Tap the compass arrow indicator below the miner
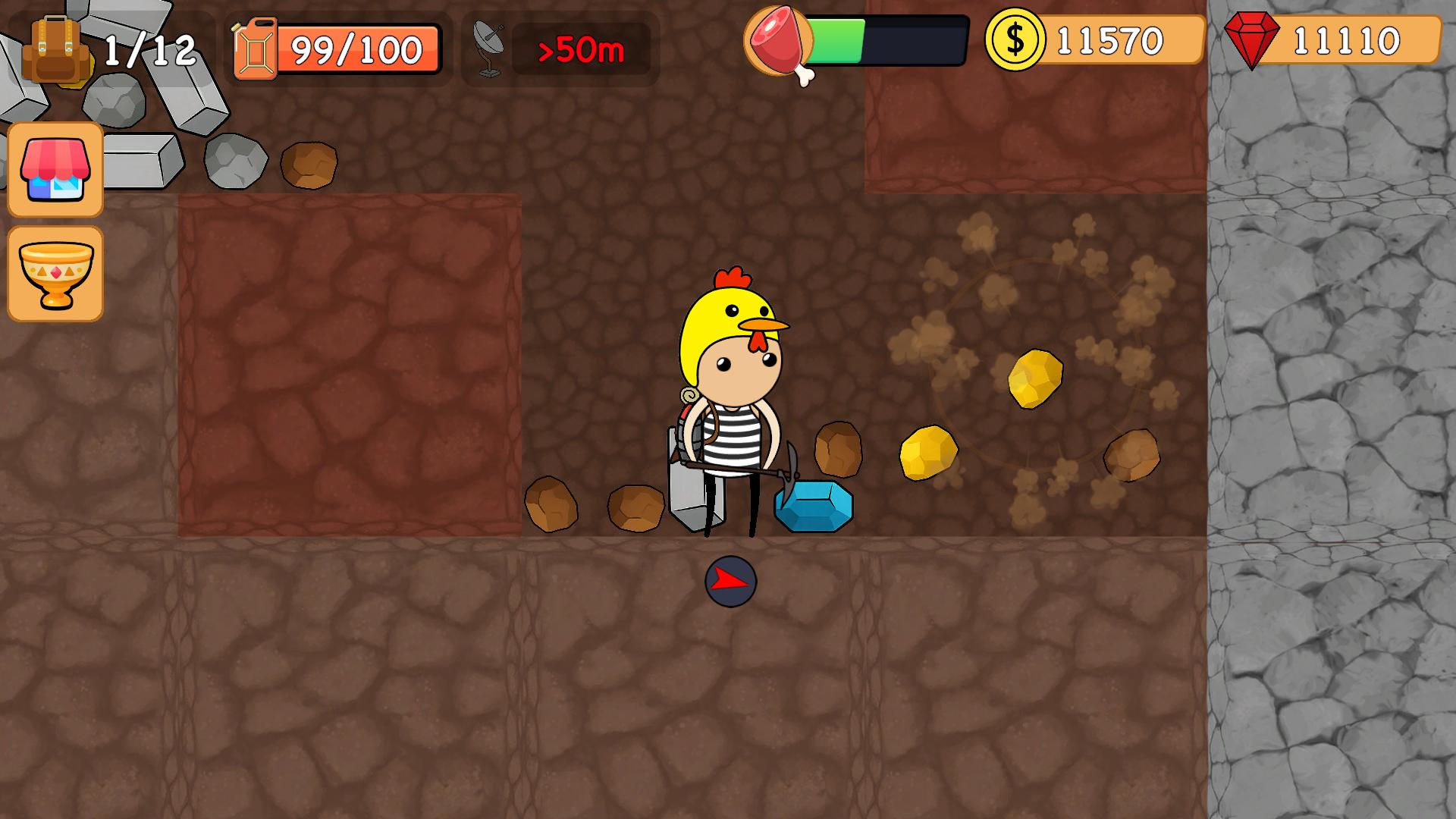This screenshot has width=1456, height=819. tap(730, 582)
